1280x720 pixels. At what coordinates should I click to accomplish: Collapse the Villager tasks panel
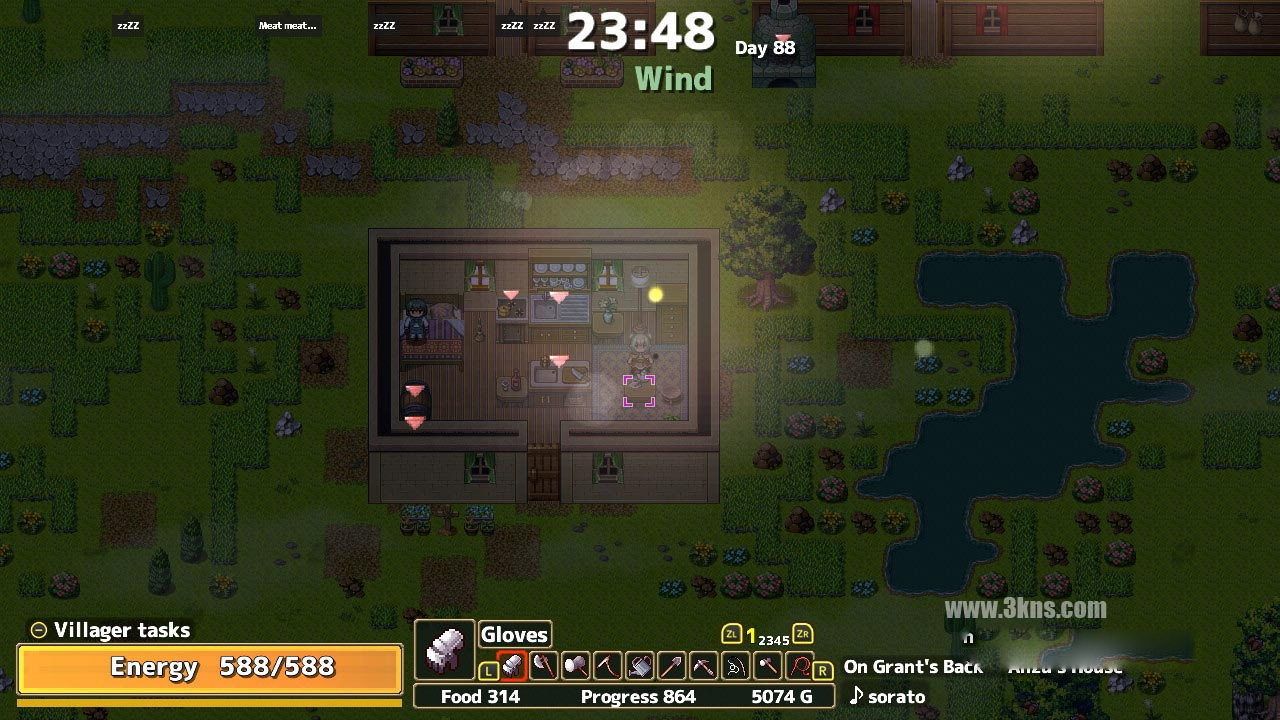39,630
